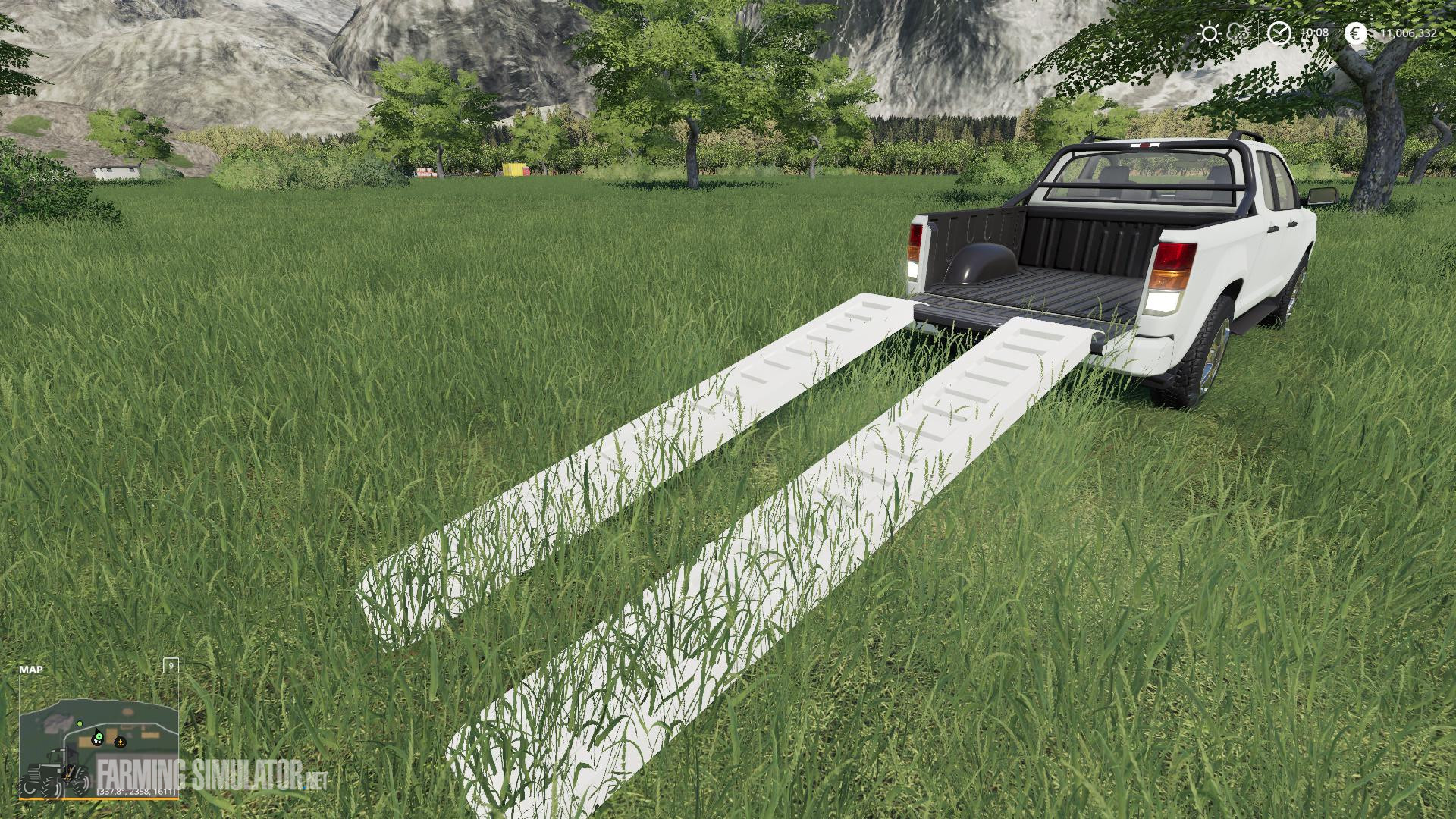Screen dimensions: 1456x819
Task: Click the Euro currency coin icon
Action: tap(1355, 33)
